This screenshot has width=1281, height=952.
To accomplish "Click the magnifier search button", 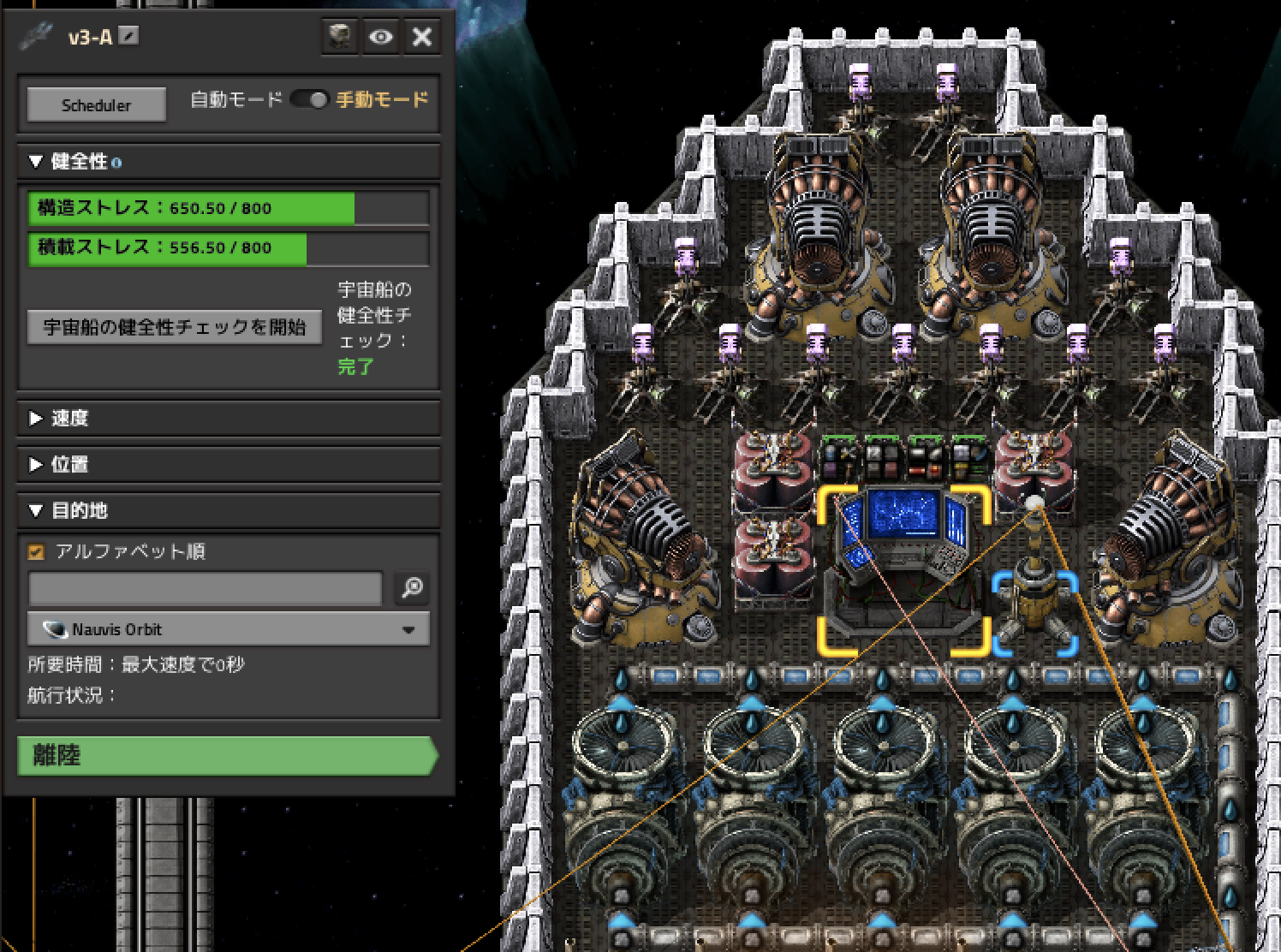I will pyautogui.click(x=412, y=588).
